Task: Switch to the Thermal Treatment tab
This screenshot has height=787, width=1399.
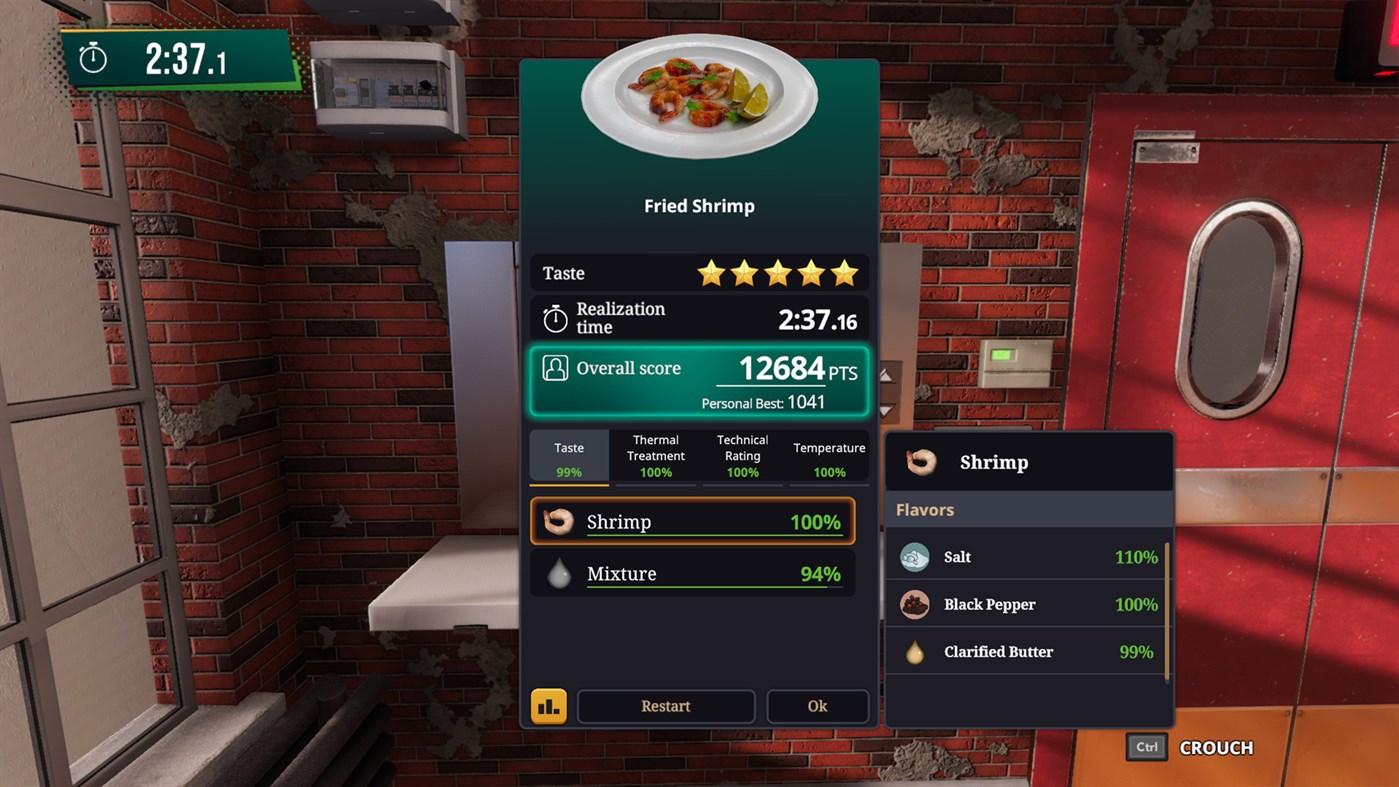Action: coord(655,455)
